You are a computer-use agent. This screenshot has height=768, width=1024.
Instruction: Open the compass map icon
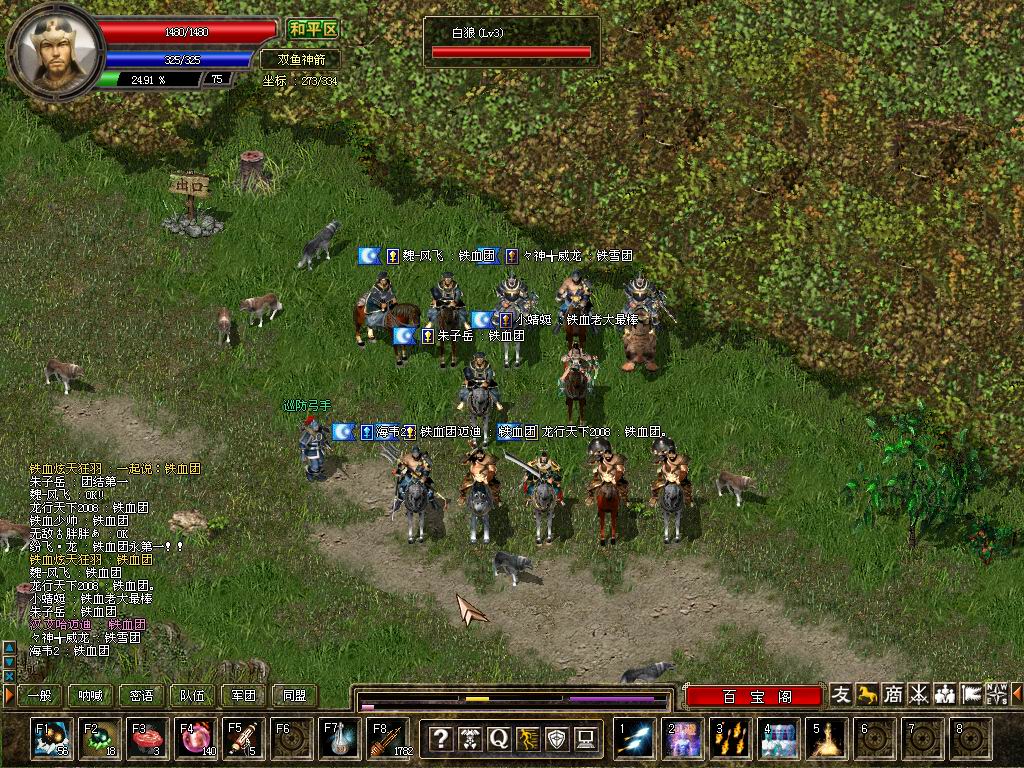point(996,694)
